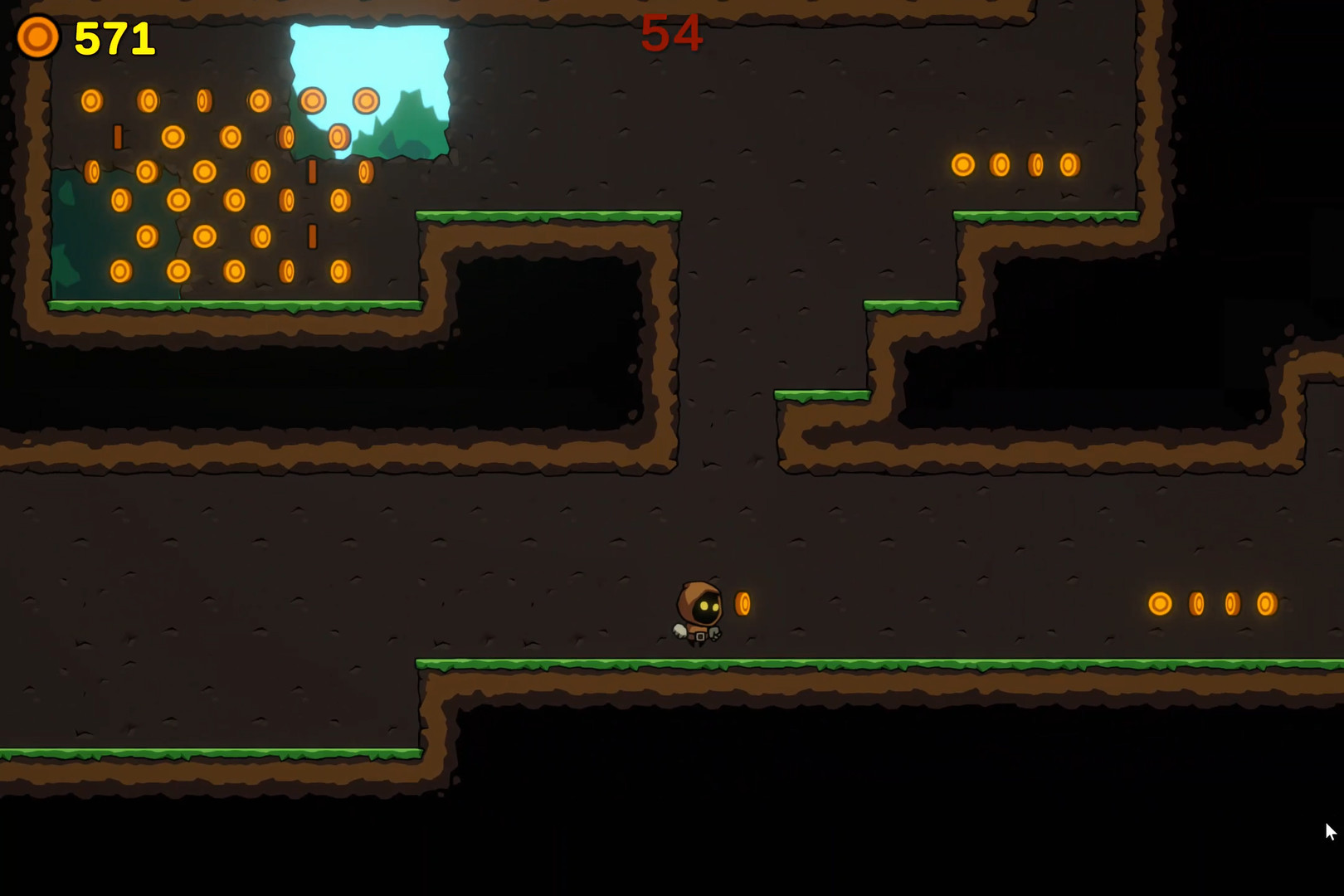Select the coin directly beside the player character

click(x=743, y=605)
